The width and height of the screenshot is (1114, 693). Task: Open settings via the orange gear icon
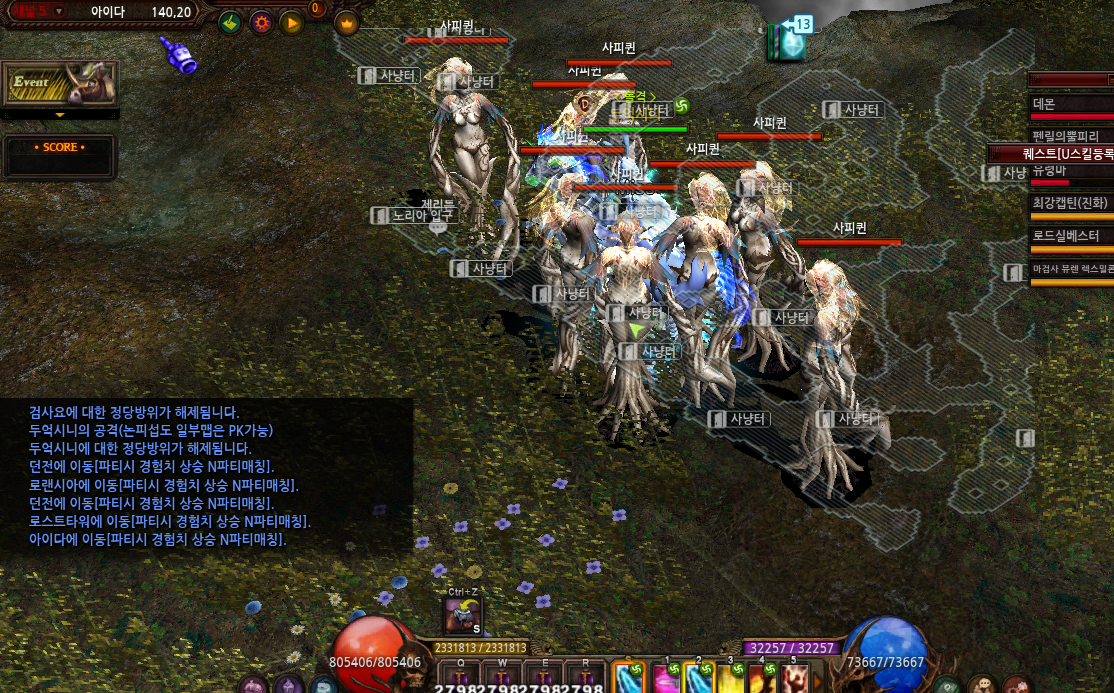click(x=261, y=22)
